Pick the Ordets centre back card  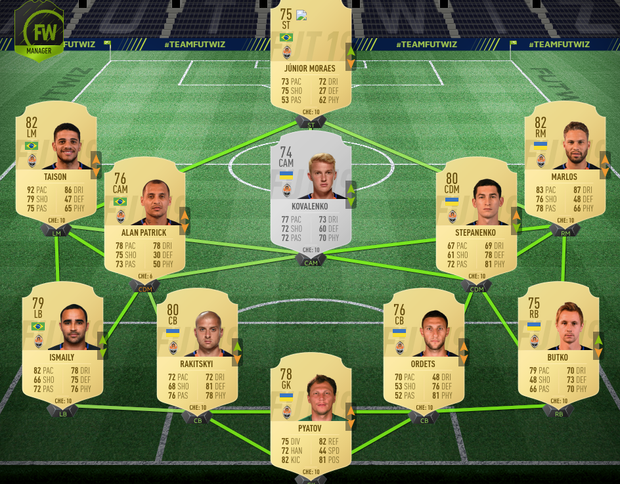[x=423, y=348]
